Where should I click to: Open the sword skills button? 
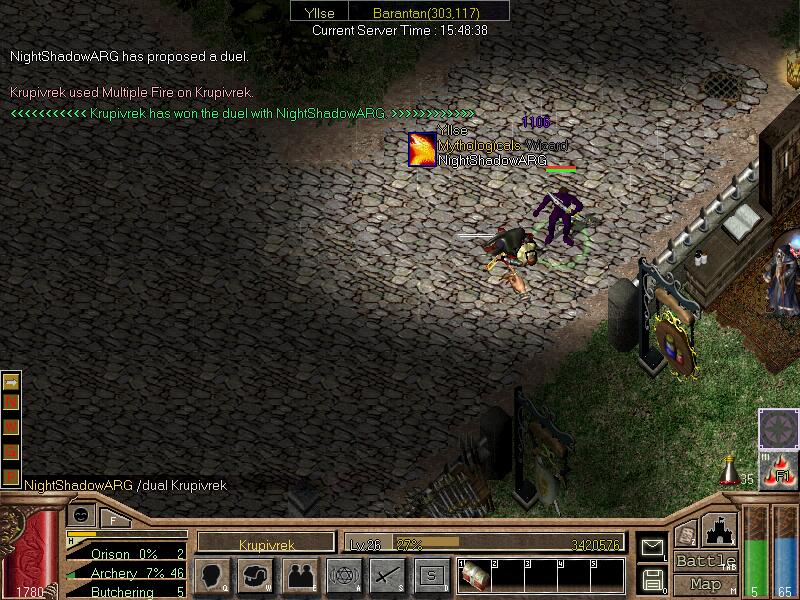[x=387, y=576]
